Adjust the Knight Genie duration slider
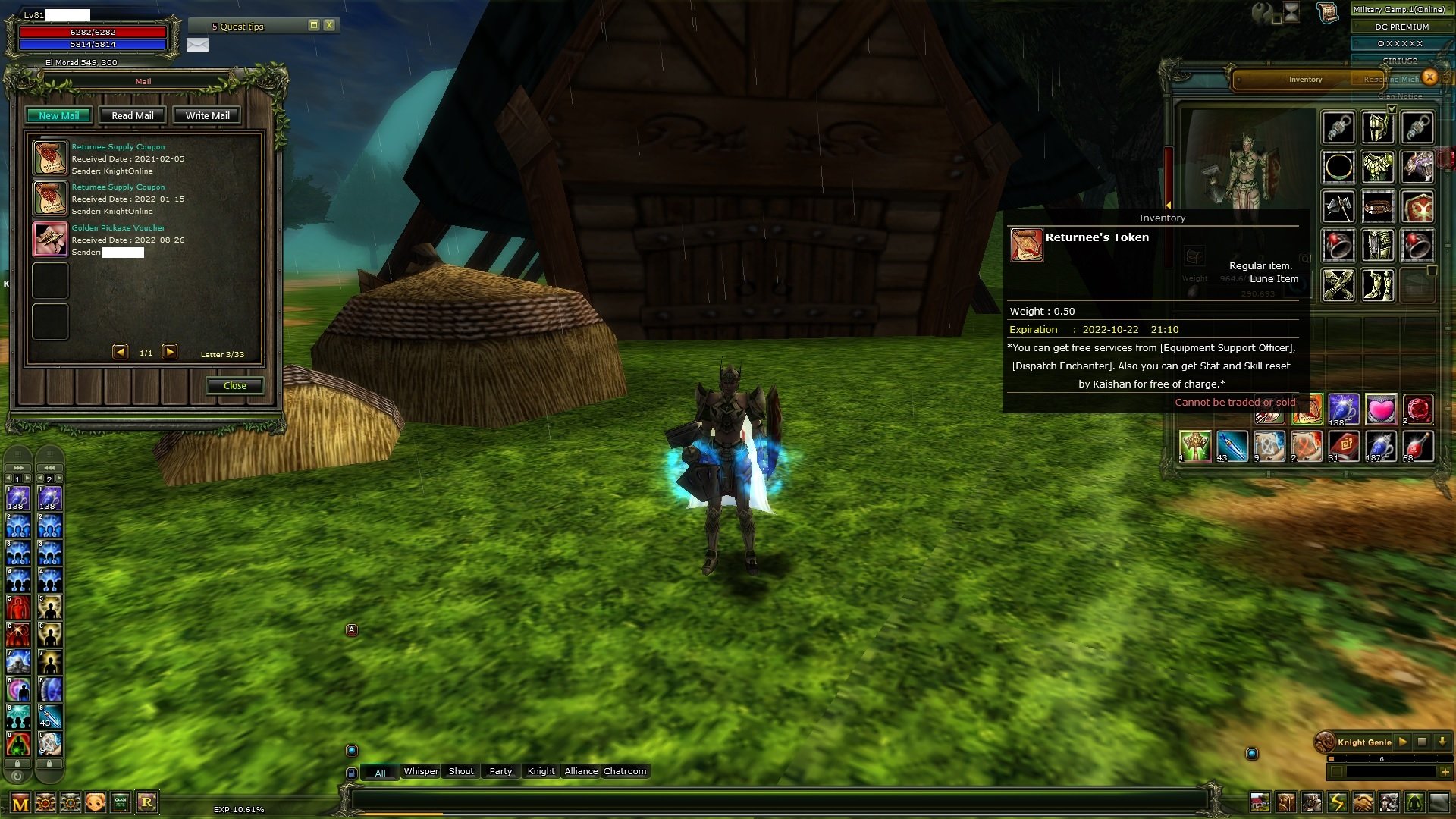 pos(1332,758)
